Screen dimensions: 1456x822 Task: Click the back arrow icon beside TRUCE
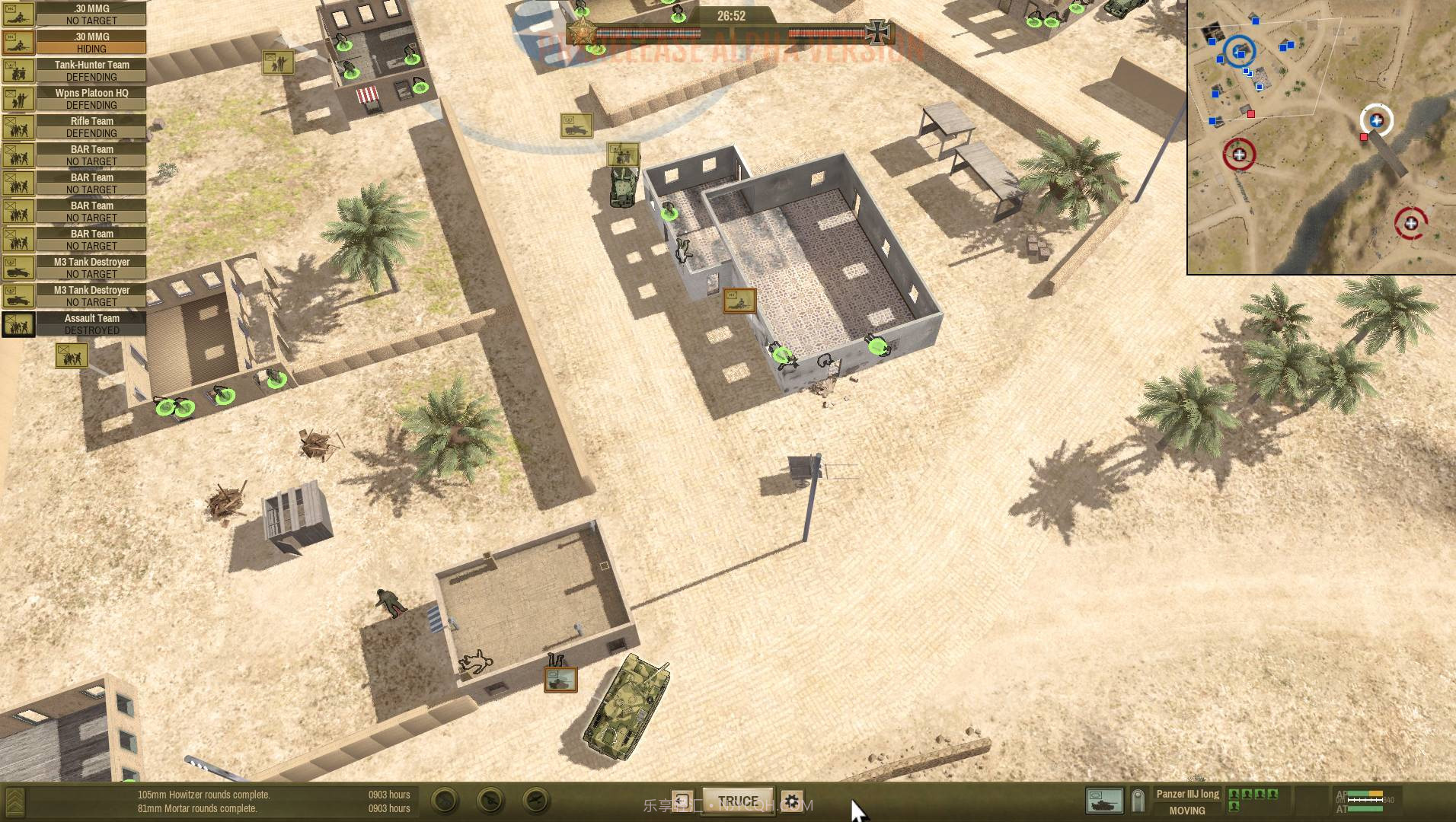(x=682, y=800)
